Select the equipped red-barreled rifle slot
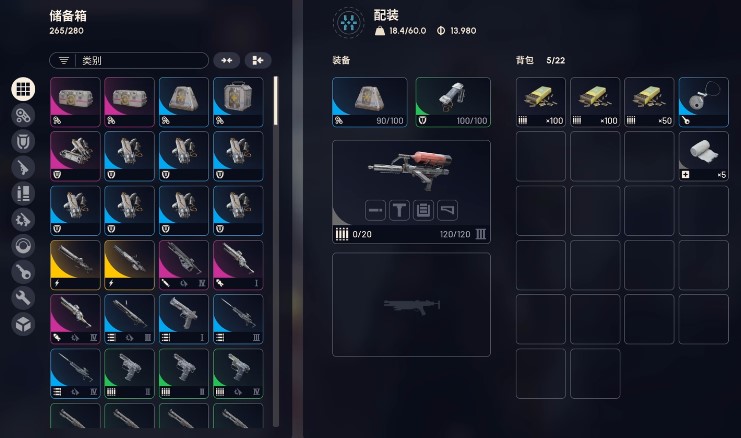 411,192
